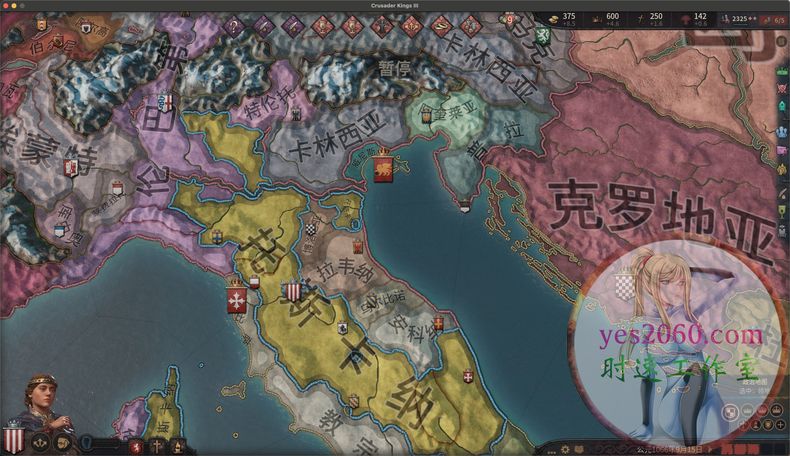Open the faith cross button
The image size is (790, 456).
click(x=158, y=445)
